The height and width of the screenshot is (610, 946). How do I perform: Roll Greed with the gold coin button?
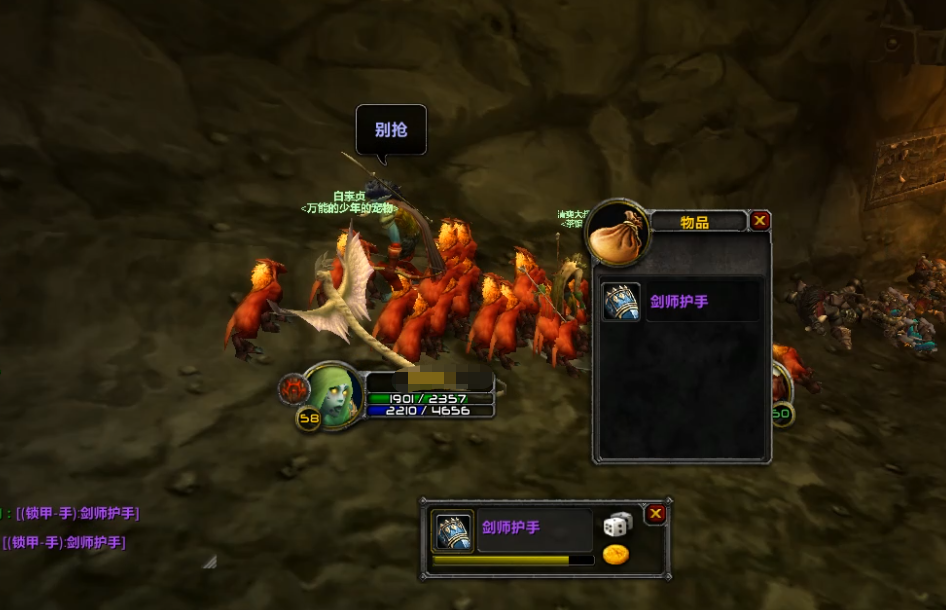click(x=615, y=554)
